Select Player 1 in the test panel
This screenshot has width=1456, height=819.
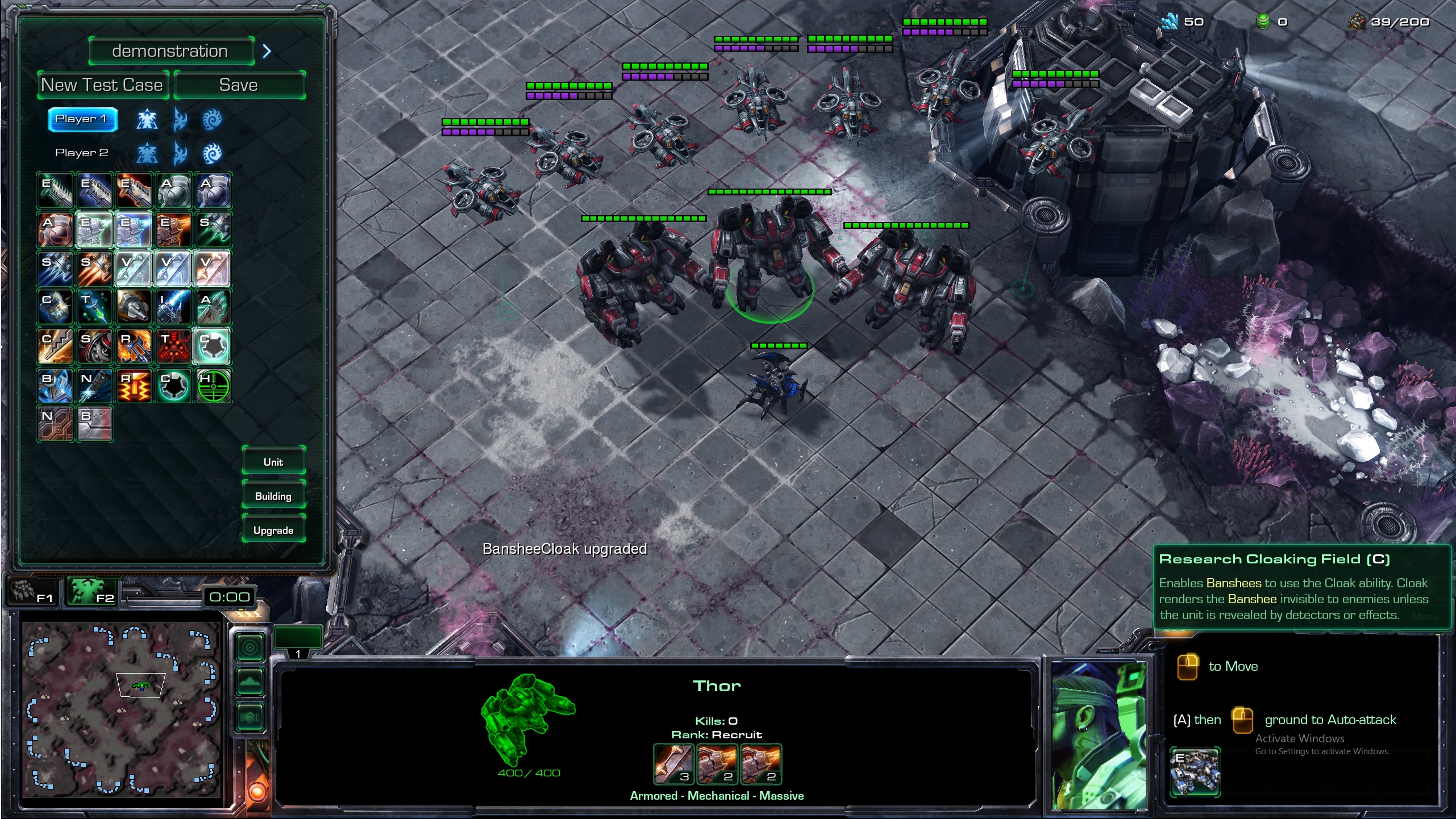82,119
